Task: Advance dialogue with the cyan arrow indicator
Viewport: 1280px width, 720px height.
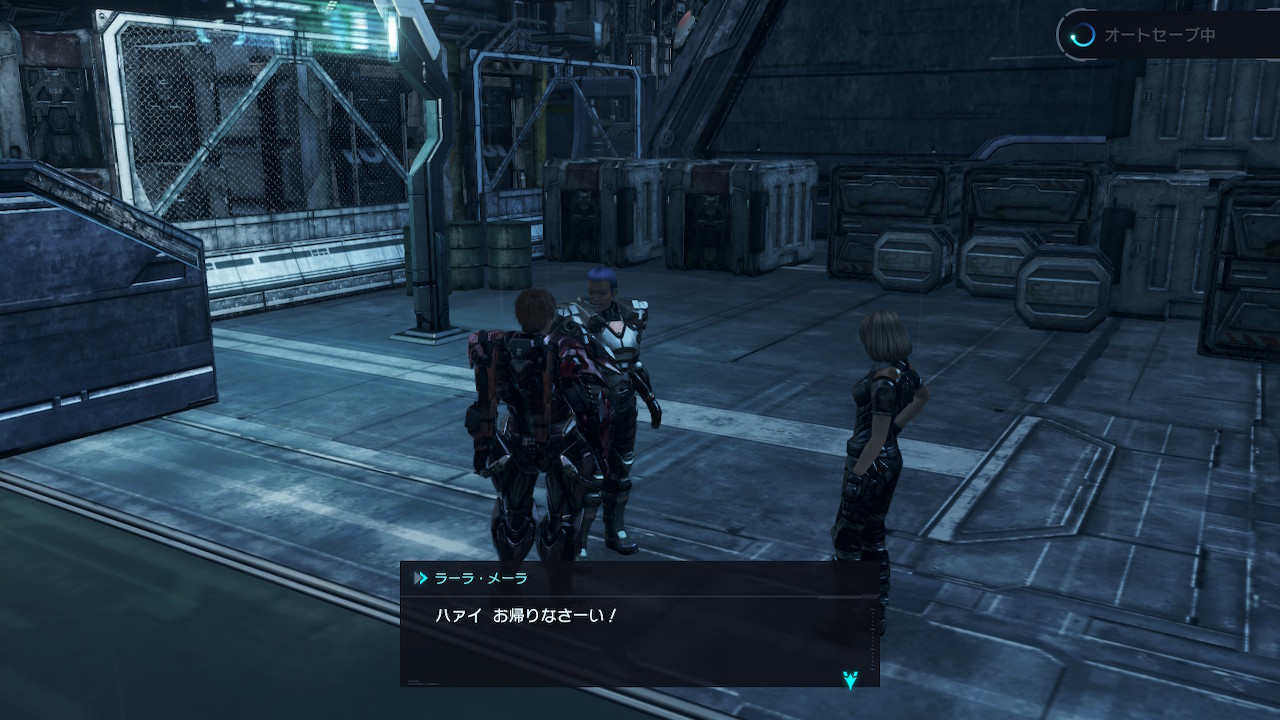Action: tap(850, 680)
